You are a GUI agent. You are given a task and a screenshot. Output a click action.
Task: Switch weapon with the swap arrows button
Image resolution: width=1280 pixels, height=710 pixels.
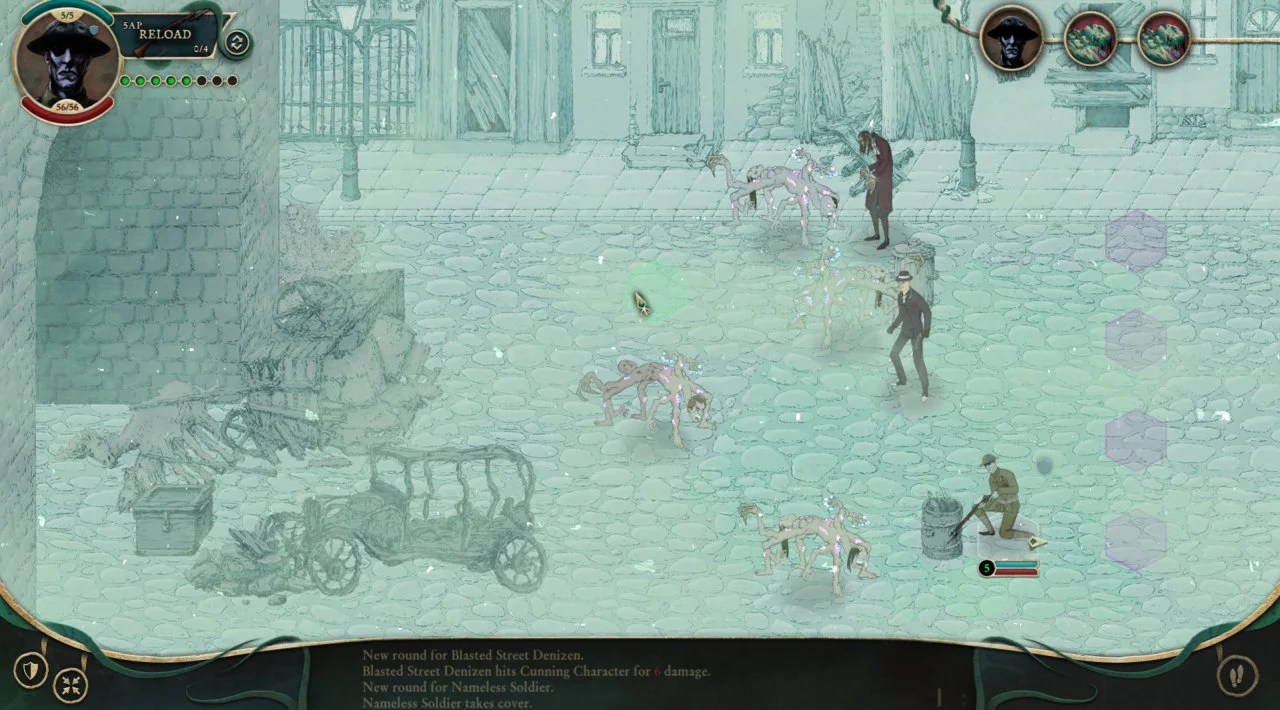tap(237, 43)
